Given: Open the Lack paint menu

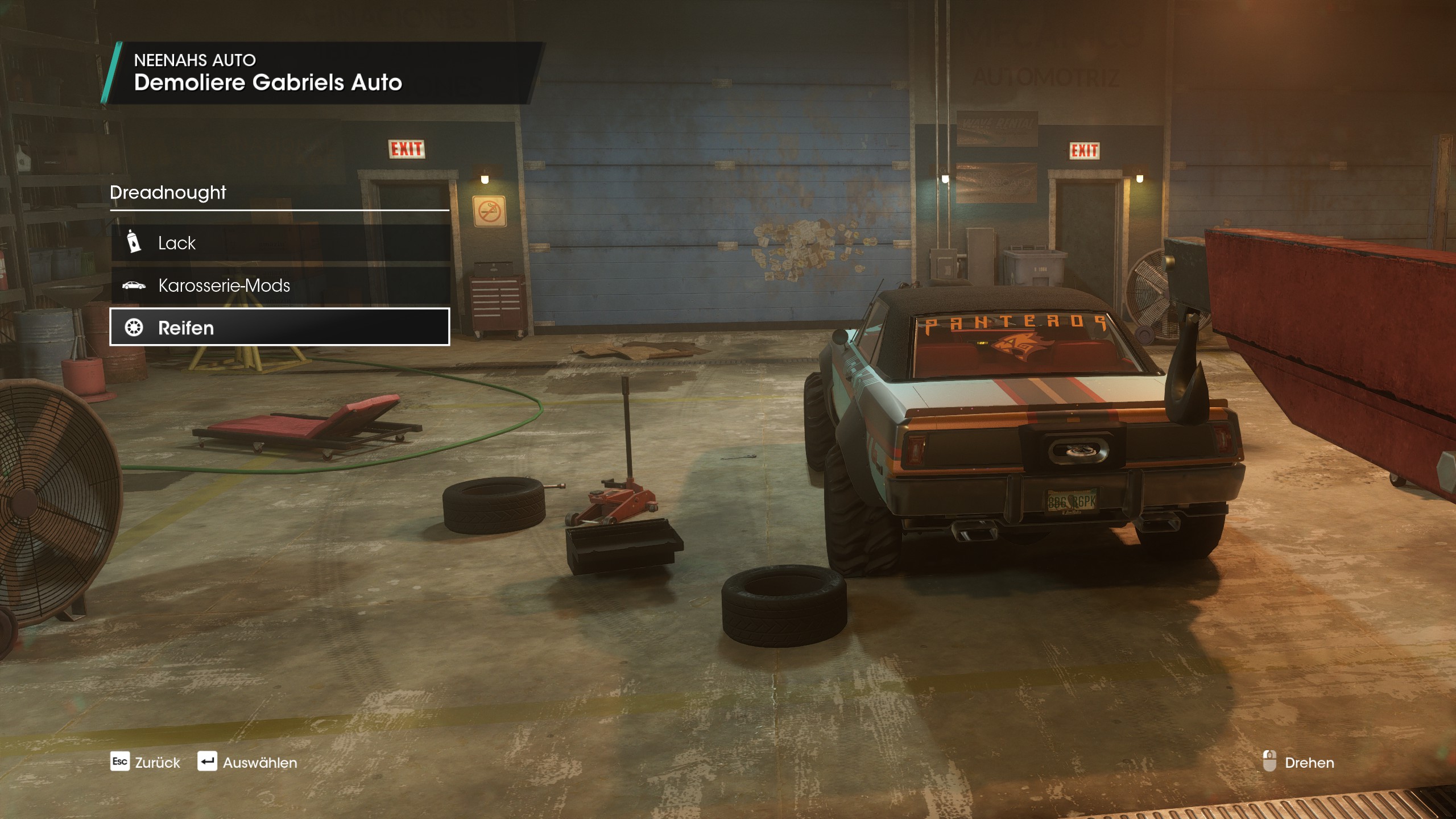Looking at the screenshot, I should (x=280, y=243).
